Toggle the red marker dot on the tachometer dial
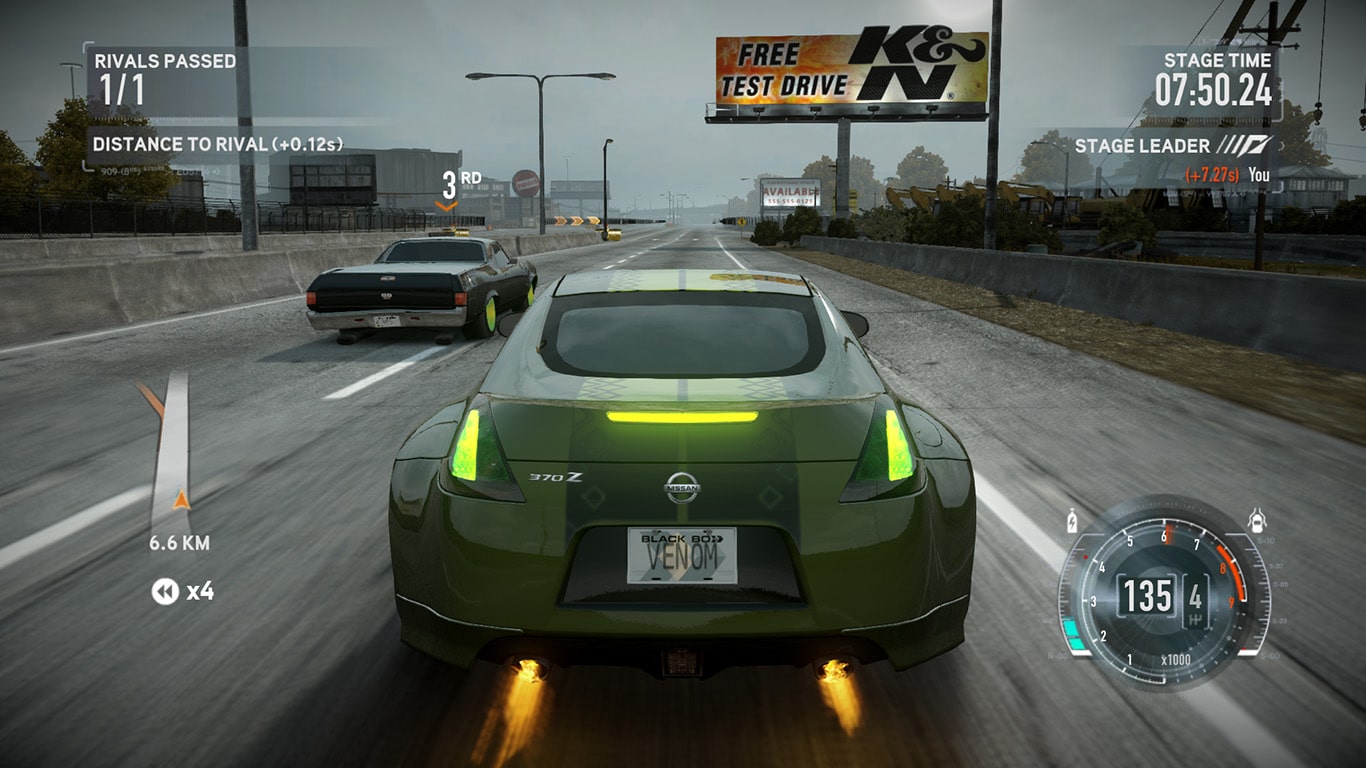The width and height of the screenshot is (1366, 768). [1086, 556]
